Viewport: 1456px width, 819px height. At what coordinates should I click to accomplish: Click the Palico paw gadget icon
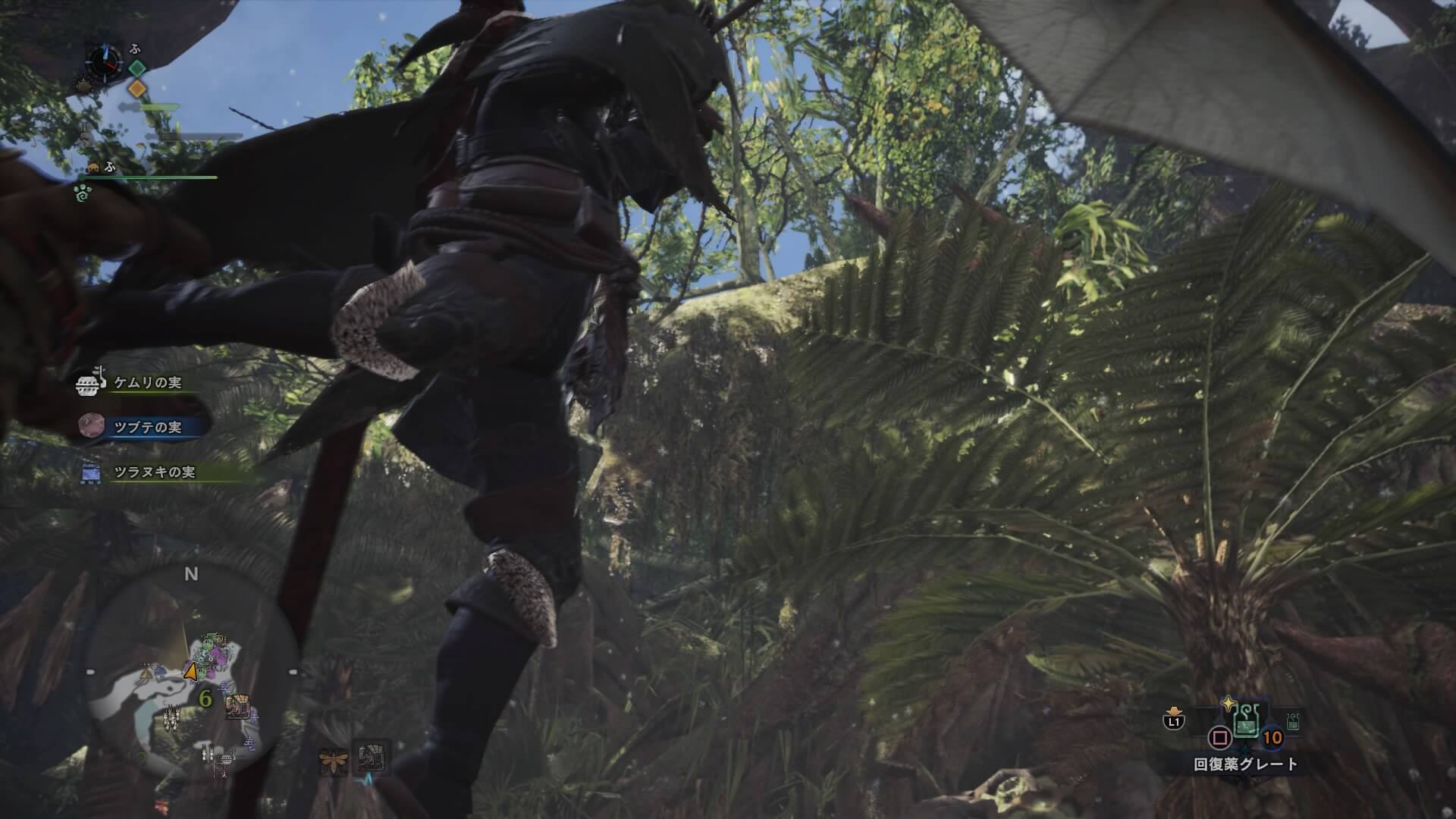(81, 194)
